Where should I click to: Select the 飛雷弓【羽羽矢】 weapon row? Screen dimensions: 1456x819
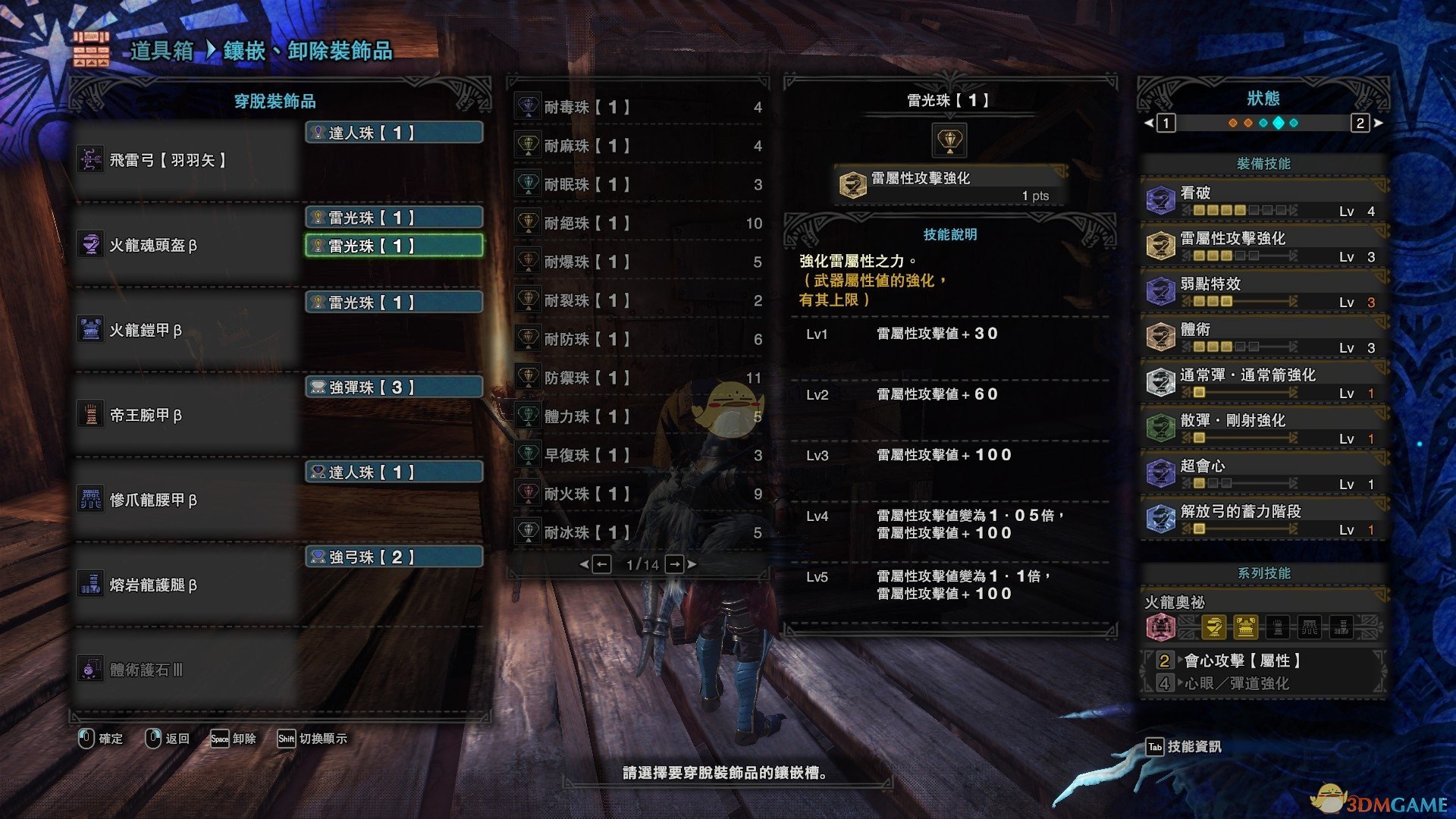pyautogui.click(x=186, y=160)
